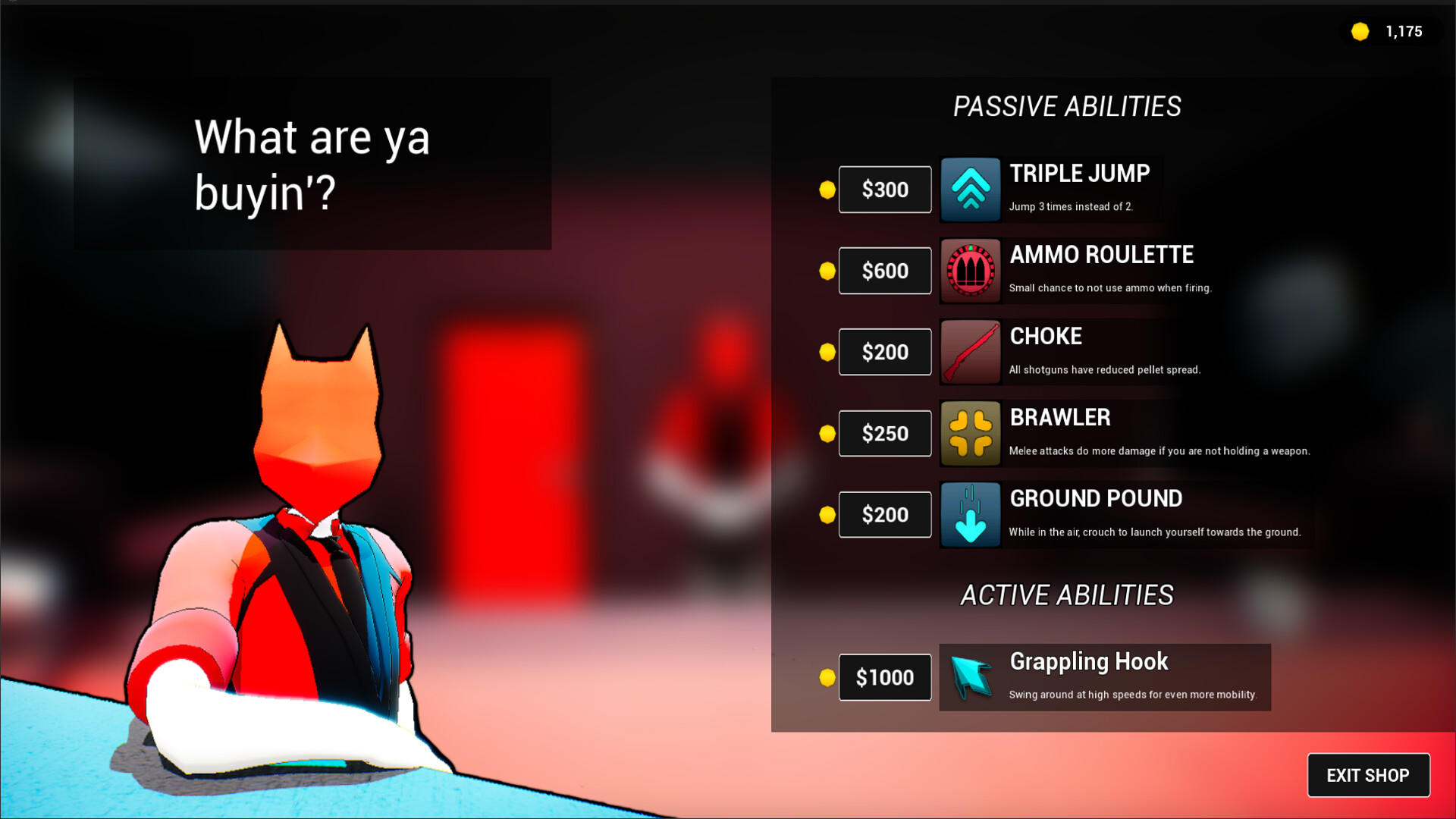The image size is (1456, 819).
Task: Click the coin icon next to your 1,175 balance
Action: (1360, 32)
